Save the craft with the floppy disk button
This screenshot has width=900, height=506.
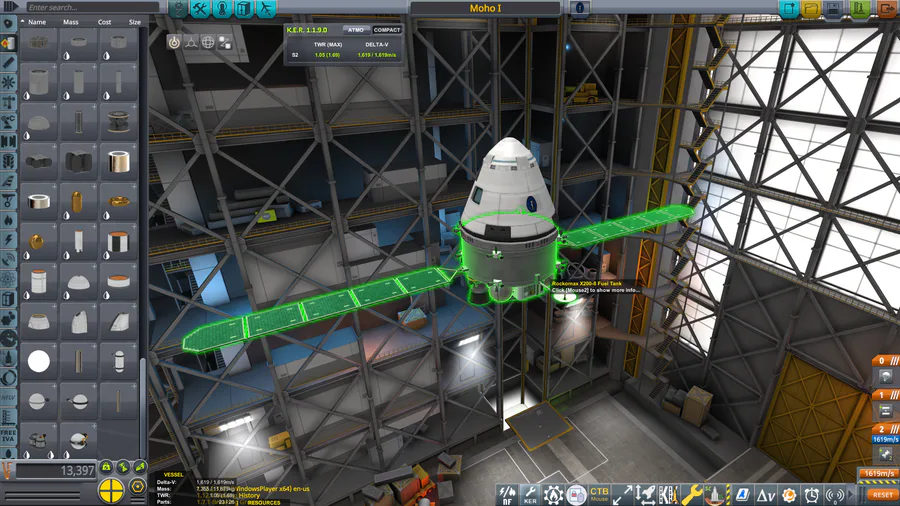click(836, 9)
